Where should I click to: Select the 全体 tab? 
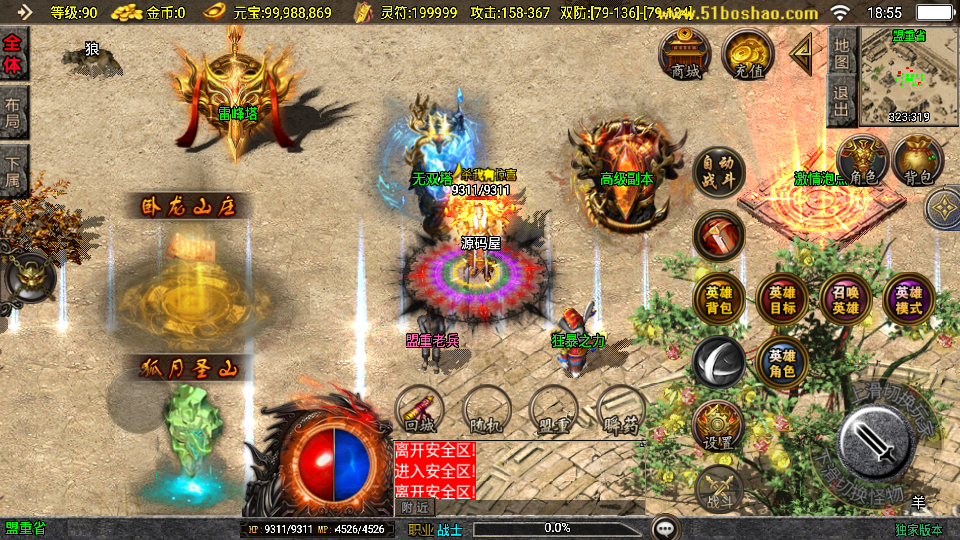click(x=13, y=54)
